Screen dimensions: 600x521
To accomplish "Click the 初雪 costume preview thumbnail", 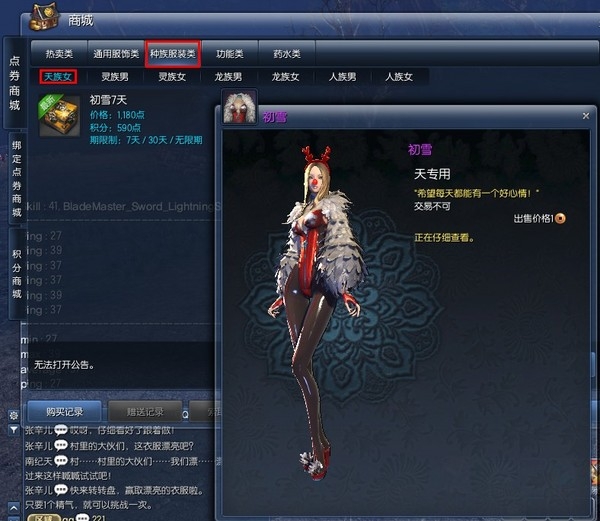I will tap(239, 106).
